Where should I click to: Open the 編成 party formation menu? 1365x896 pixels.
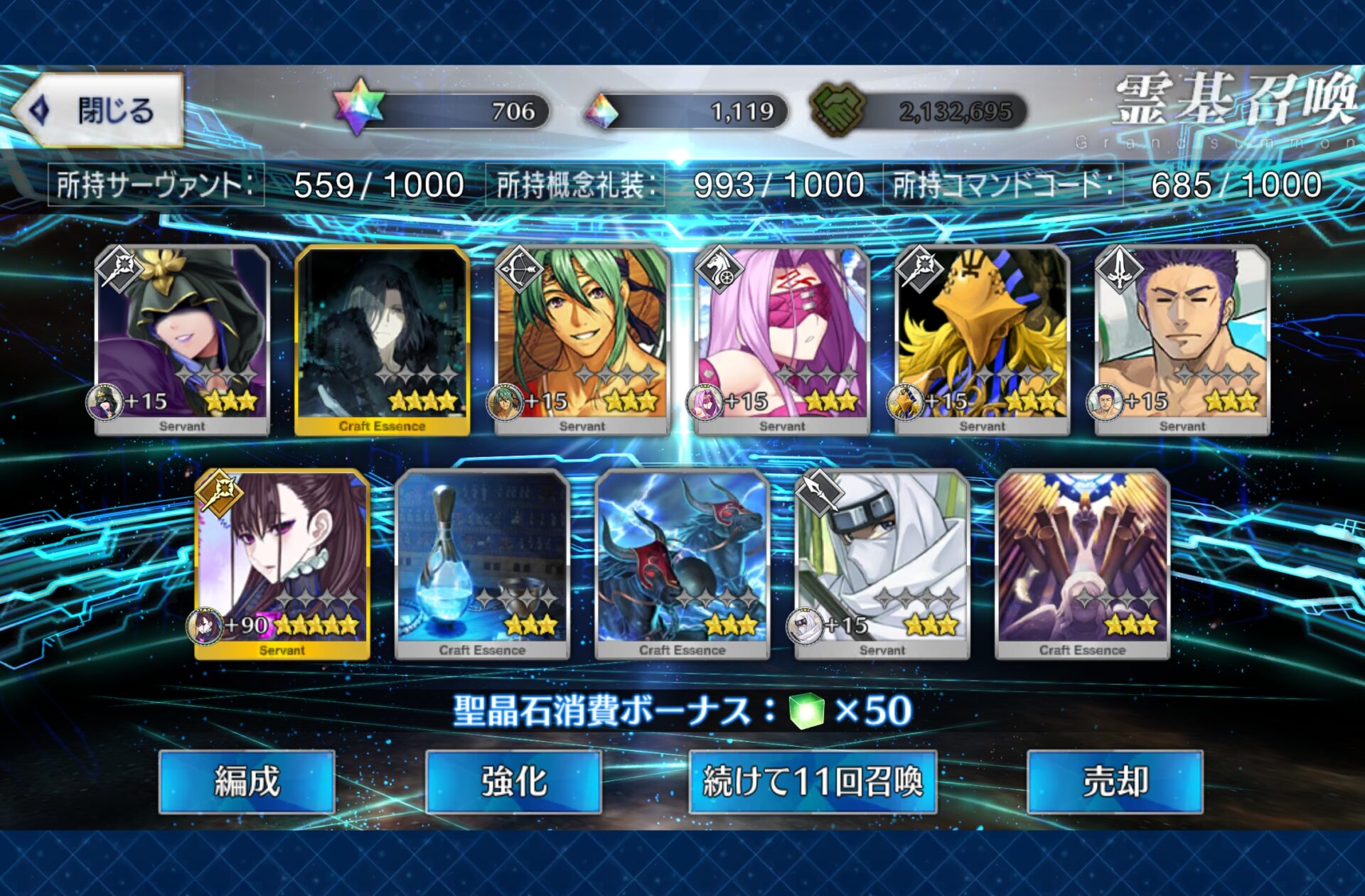coord(247,782)
